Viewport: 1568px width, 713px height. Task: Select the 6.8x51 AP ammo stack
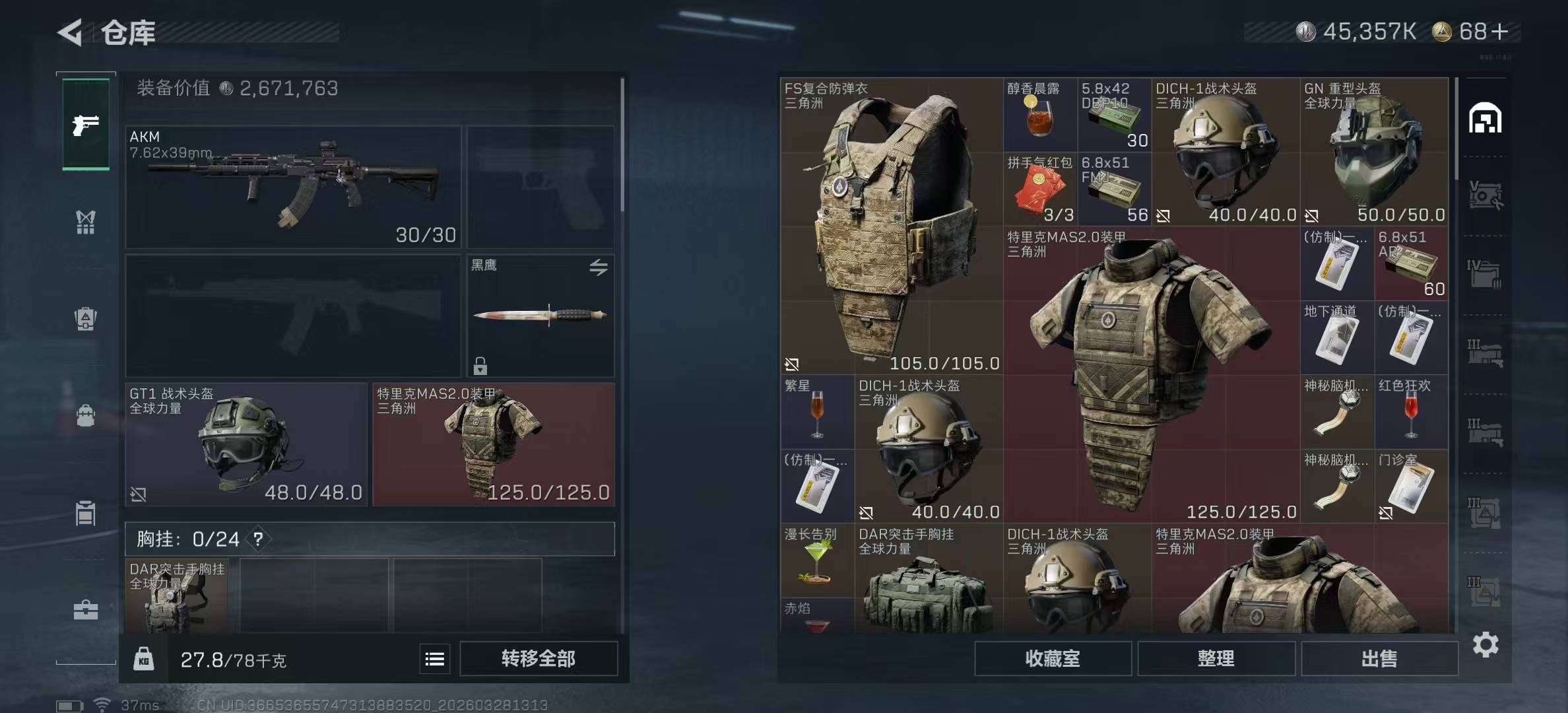(1411, 263)
